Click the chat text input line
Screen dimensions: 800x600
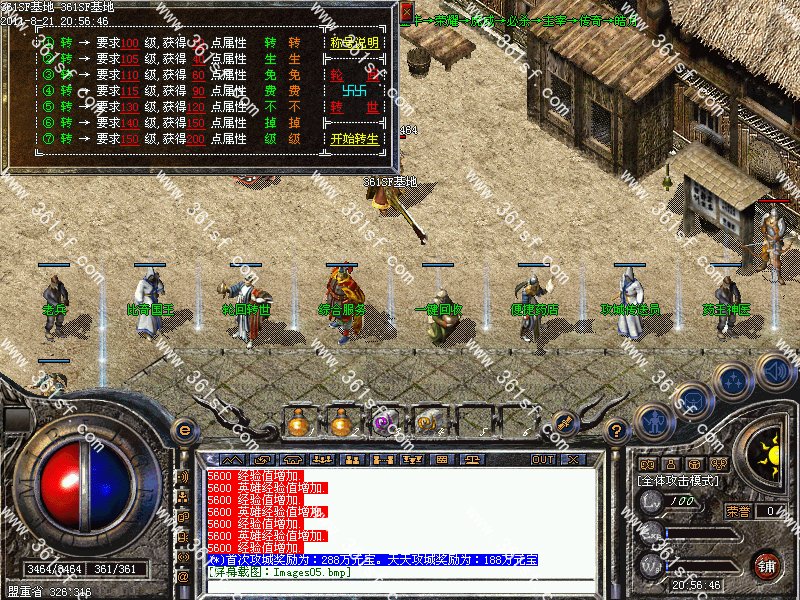(400, 586)
